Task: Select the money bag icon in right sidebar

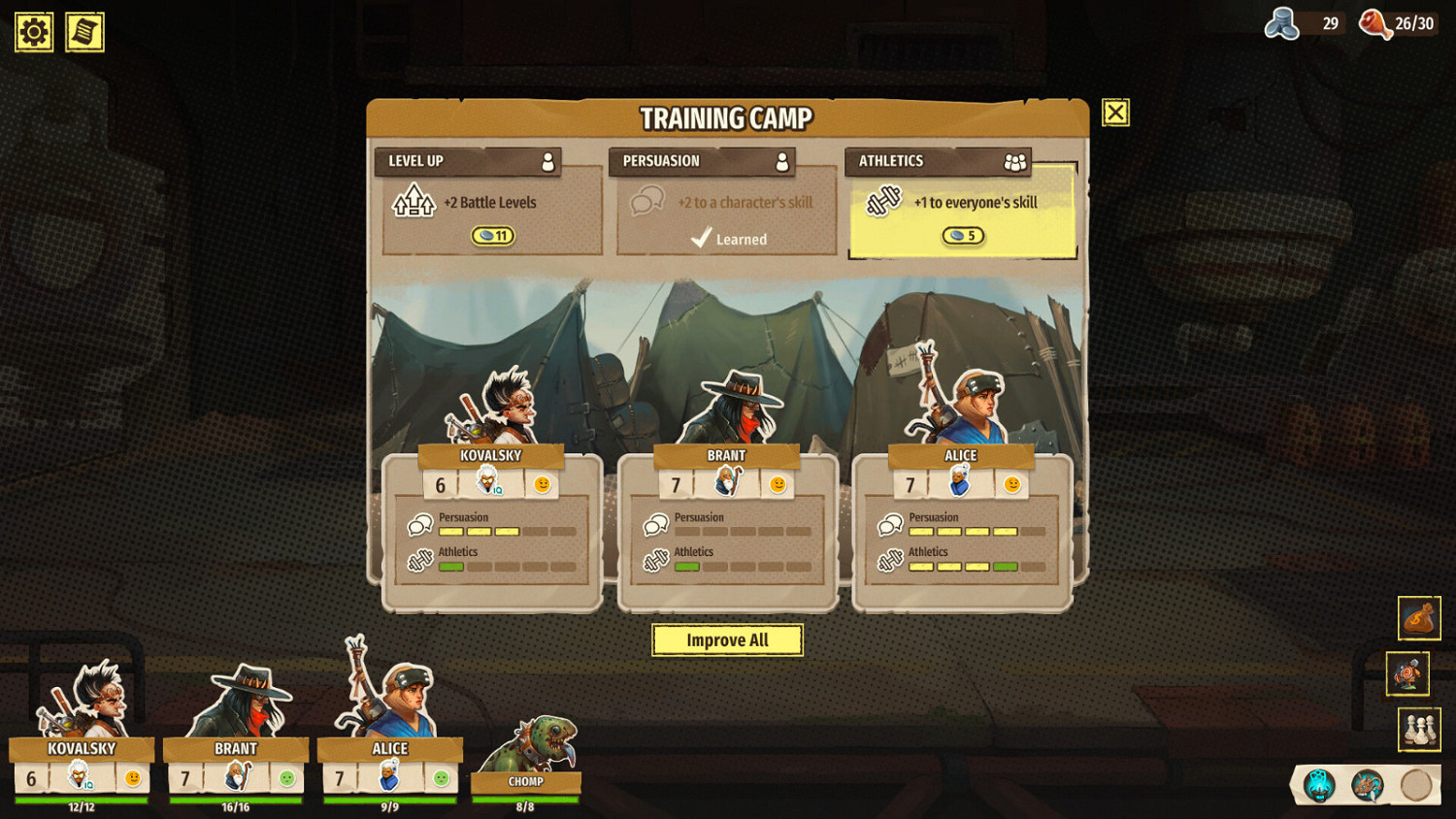Action: [1419, 618]
